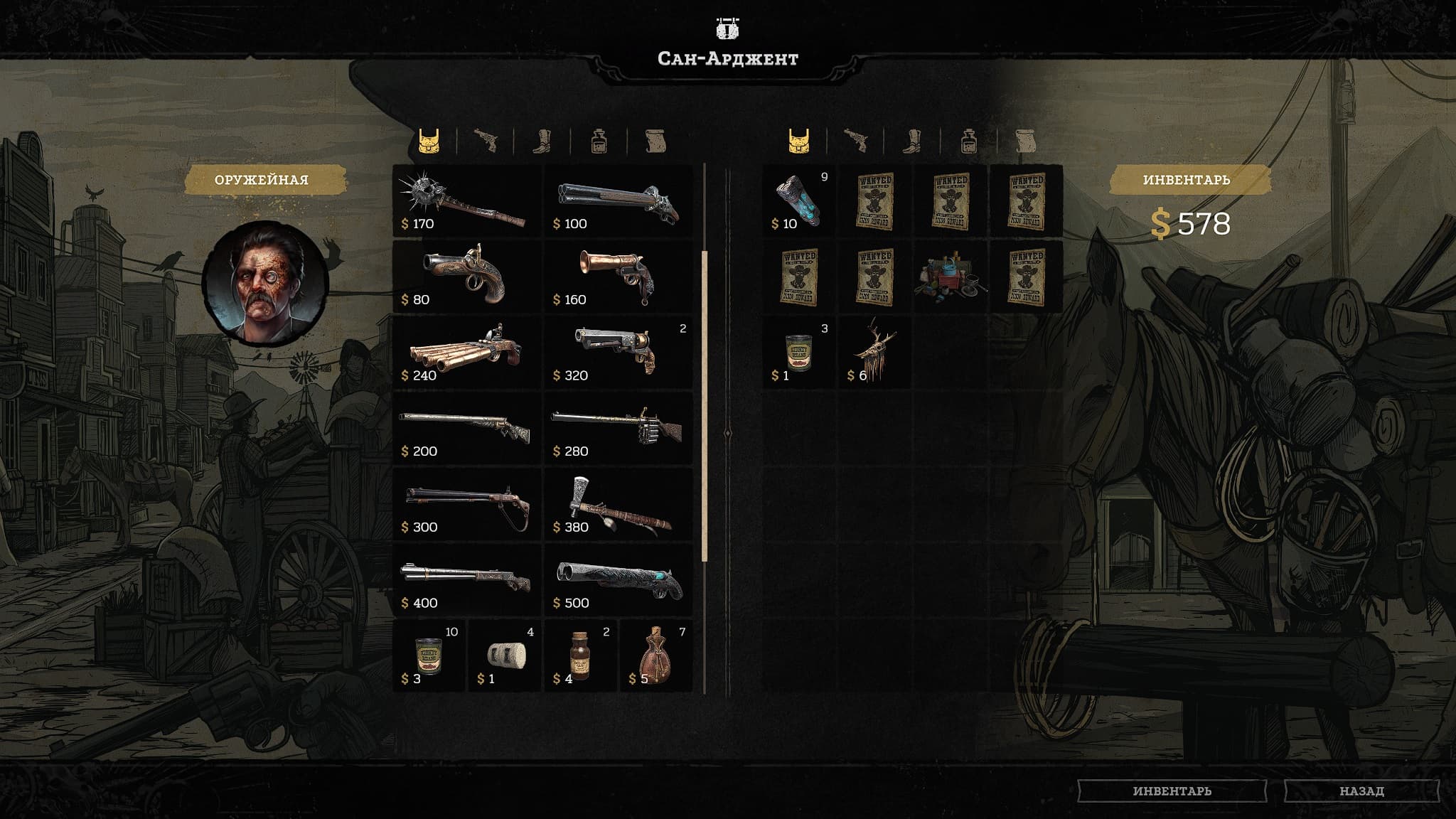Go back with the Назад button
This screenshot has width=1456, height=819.
pos(1361,791)
